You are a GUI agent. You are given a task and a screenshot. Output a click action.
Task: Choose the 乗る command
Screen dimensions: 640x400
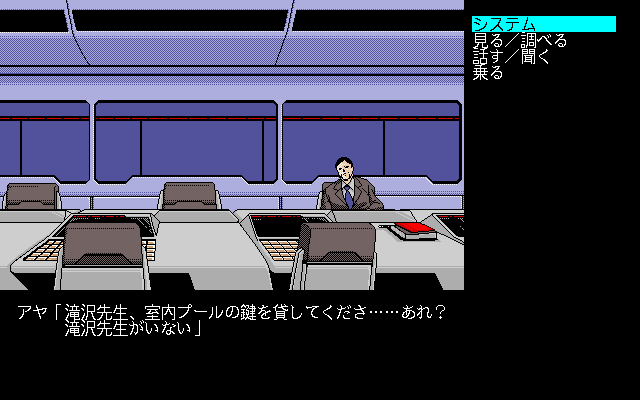pos(488,73)
